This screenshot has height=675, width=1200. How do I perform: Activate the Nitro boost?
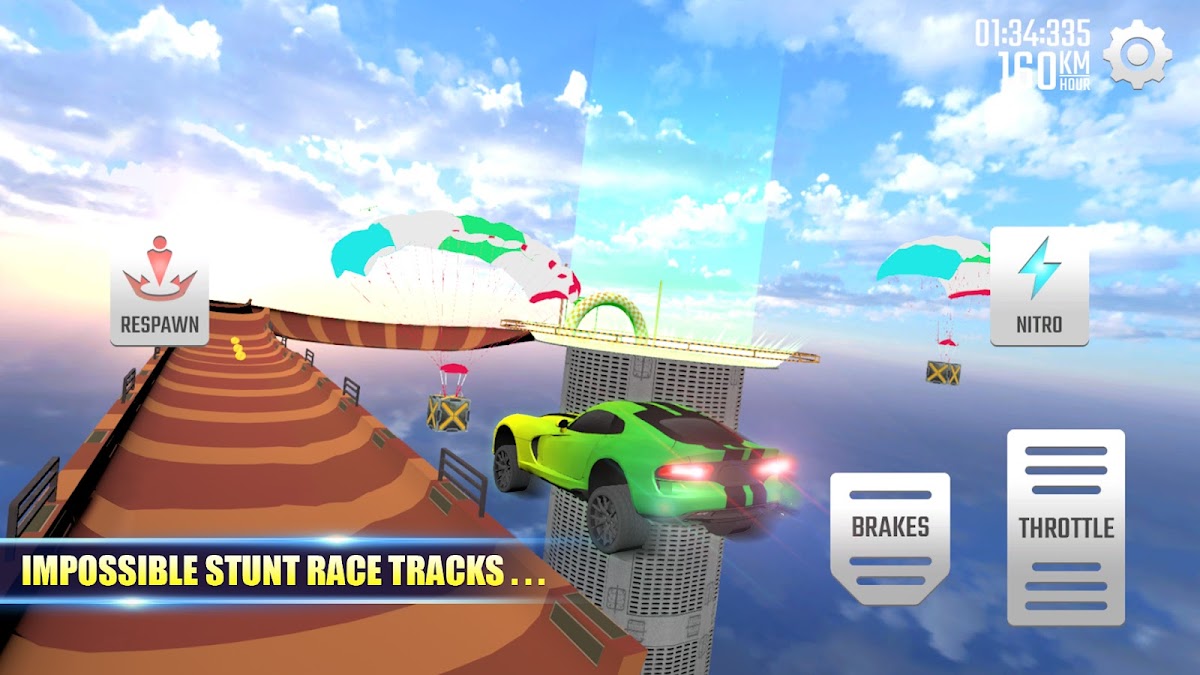tap(1039, 287)
